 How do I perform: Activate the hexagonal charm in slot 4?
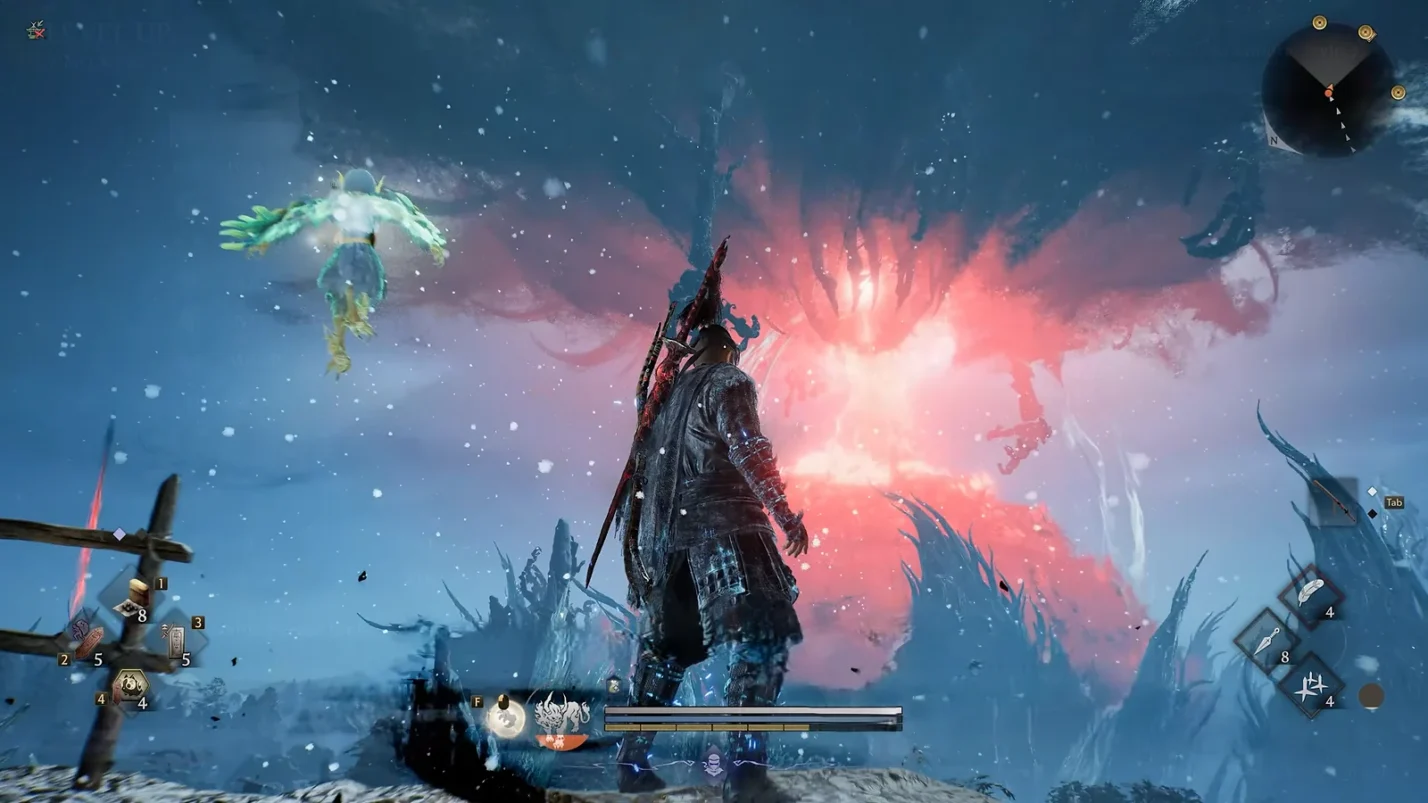[131, 686]
